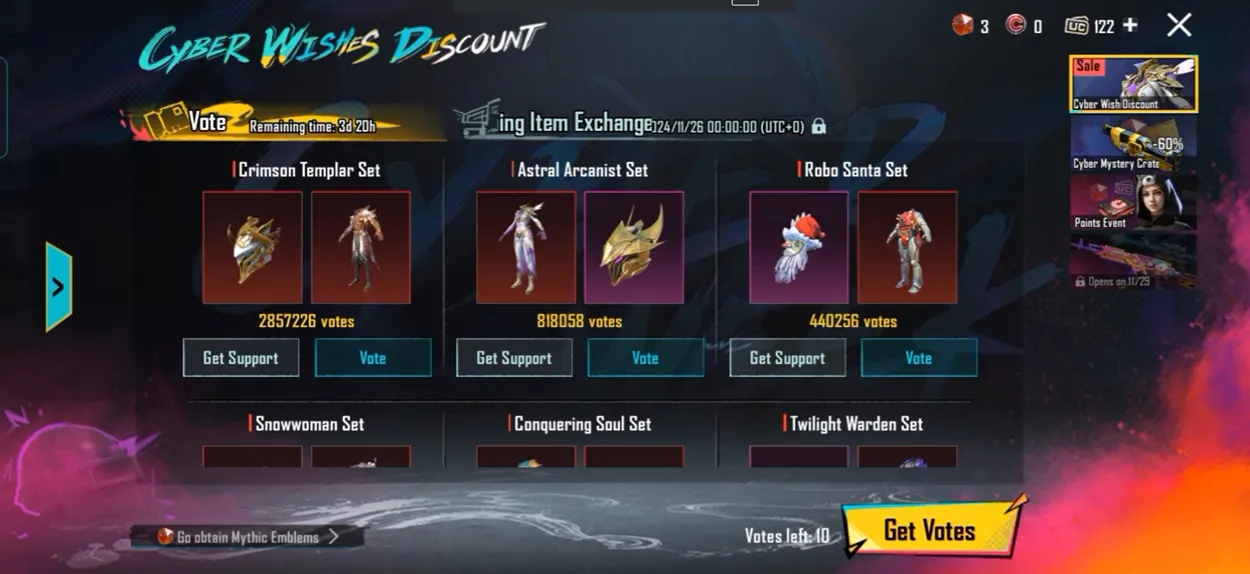
Task: View the Robo Santa headgear item
Action: (x=798, y=248)
